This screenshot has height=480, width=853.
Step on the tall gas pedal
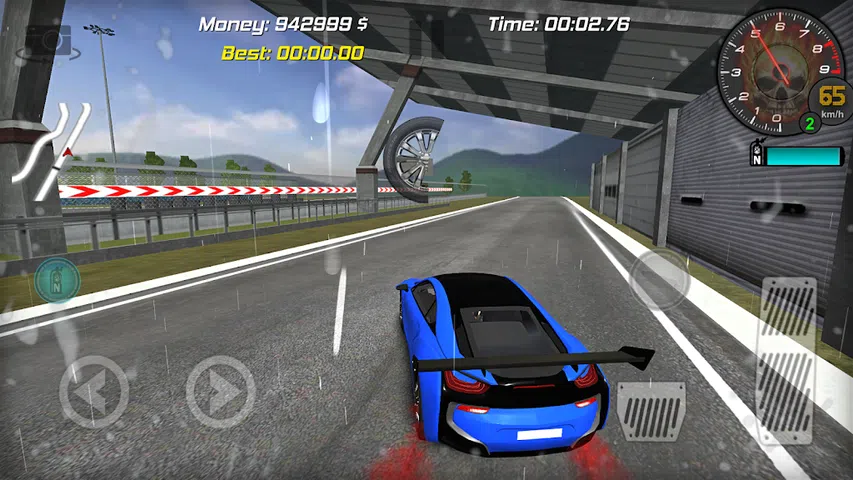[x=788, y=358]
